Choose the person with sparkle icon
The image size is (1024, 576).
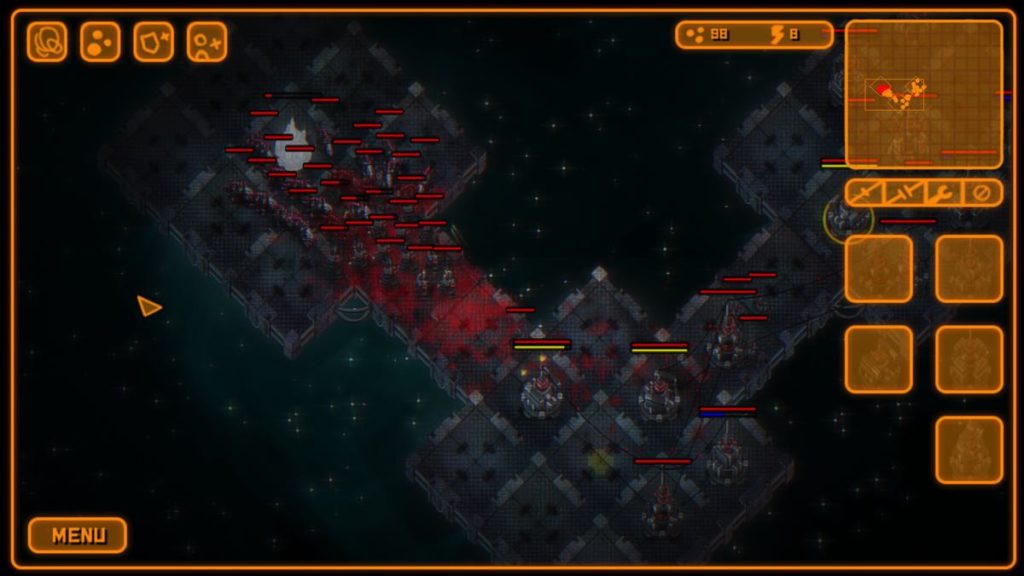click(206, 42)
